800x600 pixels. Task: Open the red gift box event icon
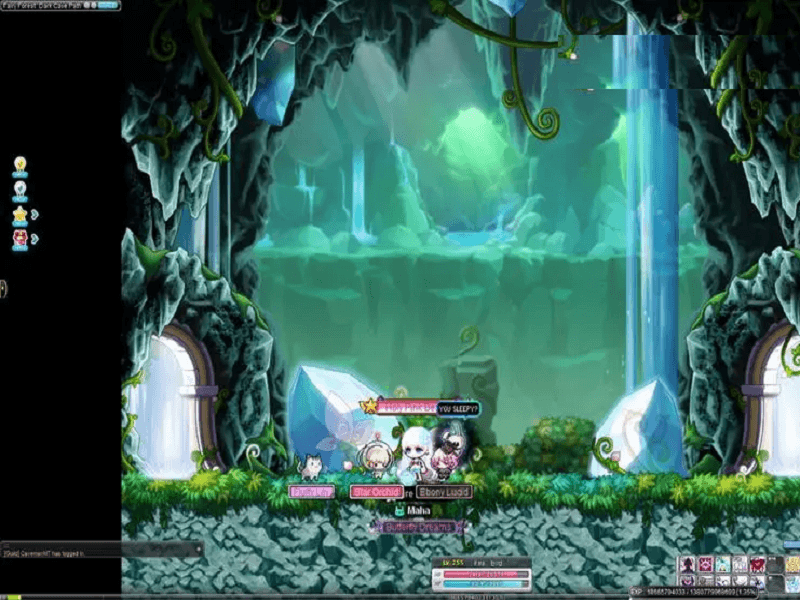19,238
